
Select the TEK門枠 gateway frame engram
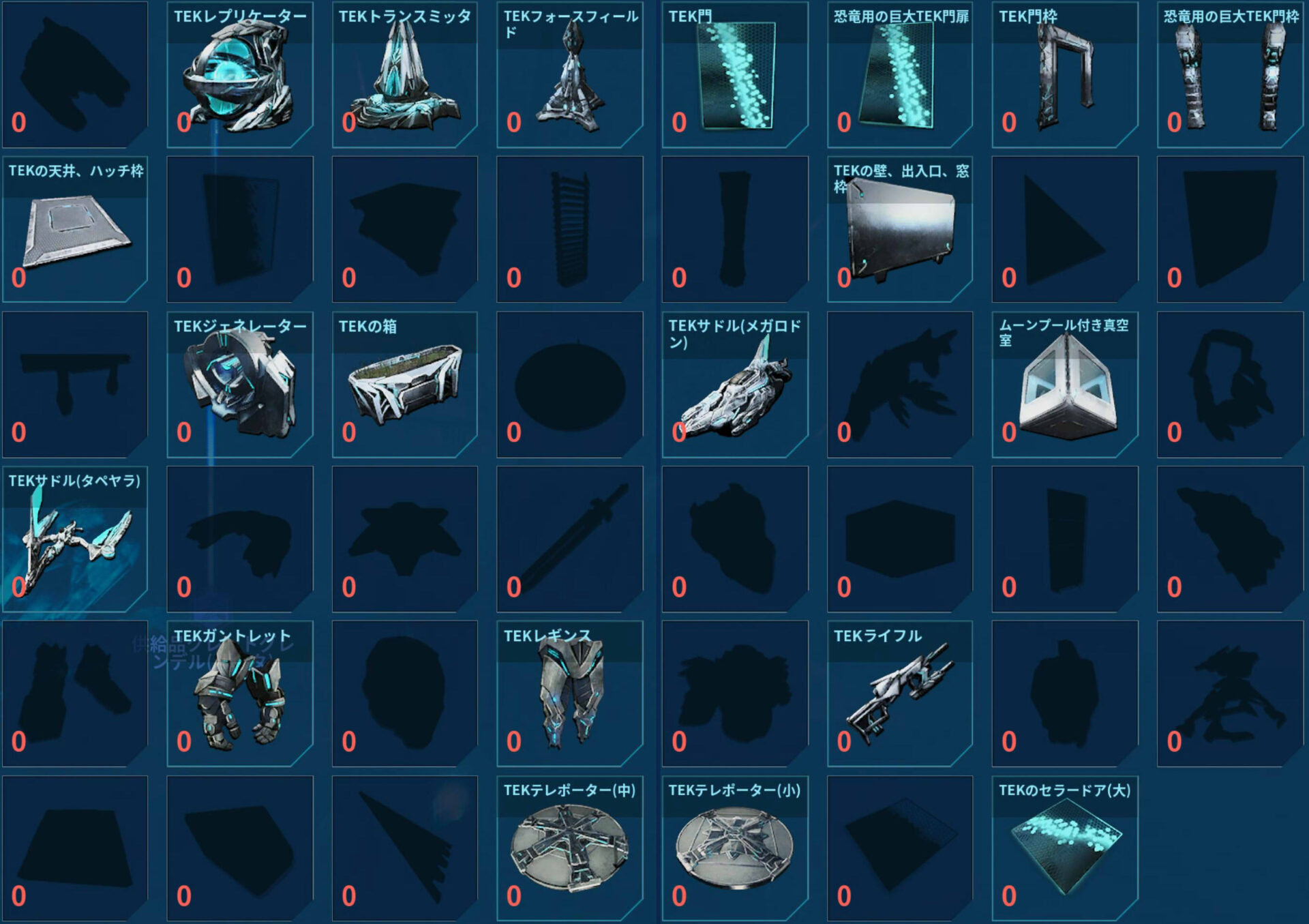coord(1064,75)
